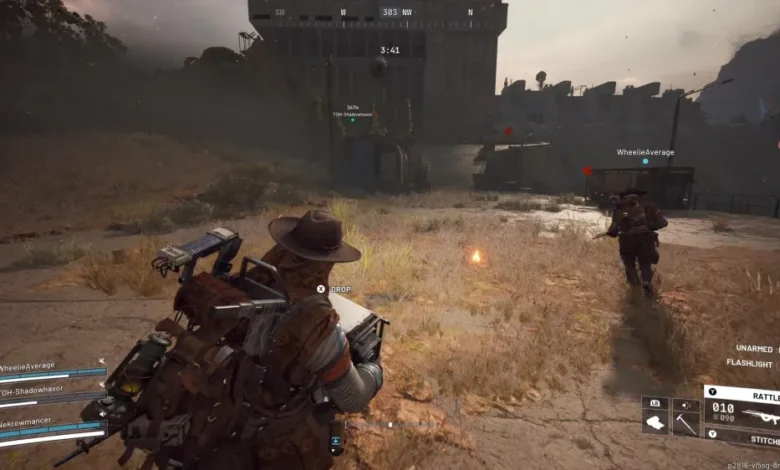The image size is (780, 470).
Task: Click the speaker icon beside Nekrowmancer
Action: [103, 416]
